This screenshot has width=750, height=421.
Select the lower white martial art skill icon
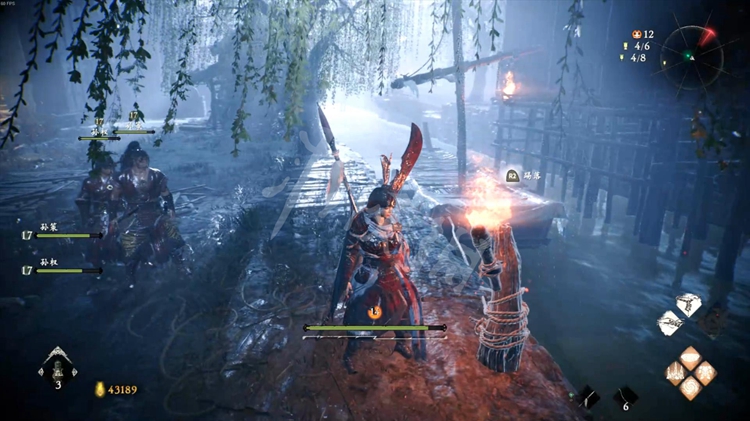click(x=670, y=323)
